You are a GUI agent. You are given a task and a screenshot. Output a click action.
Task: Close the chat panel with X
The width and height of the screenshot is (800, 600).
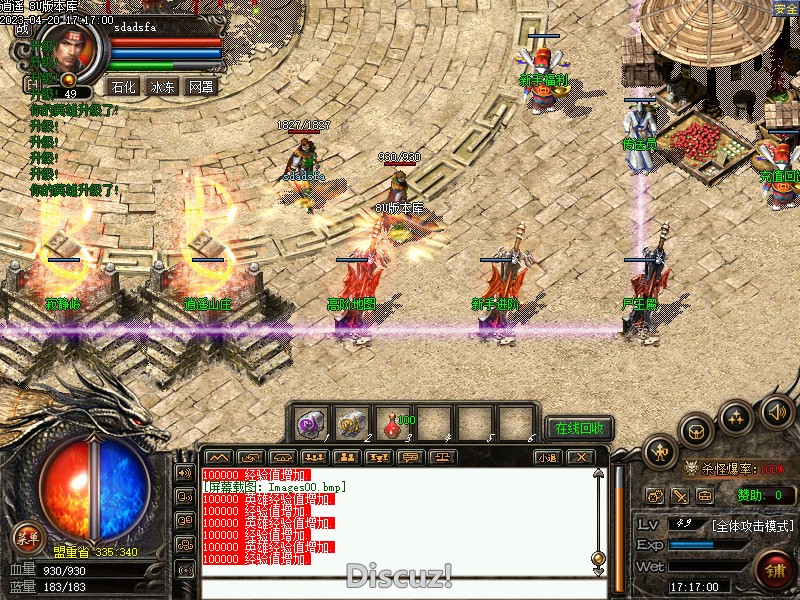click(x=579, y=457)
